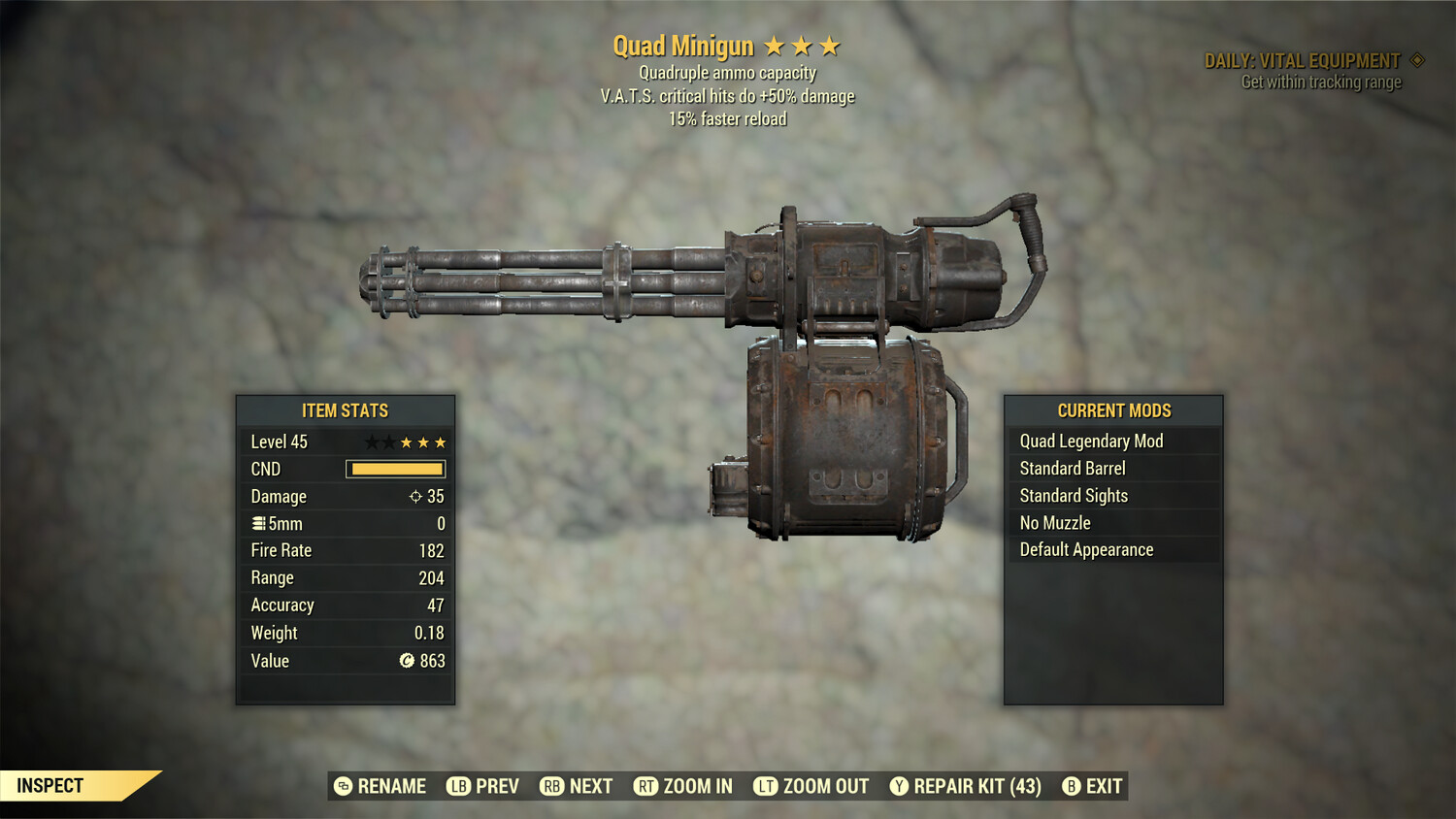Click the diamond icon beside Daily: Vital Equipment
This screenshot has width=1456, height=819.
1419,59
